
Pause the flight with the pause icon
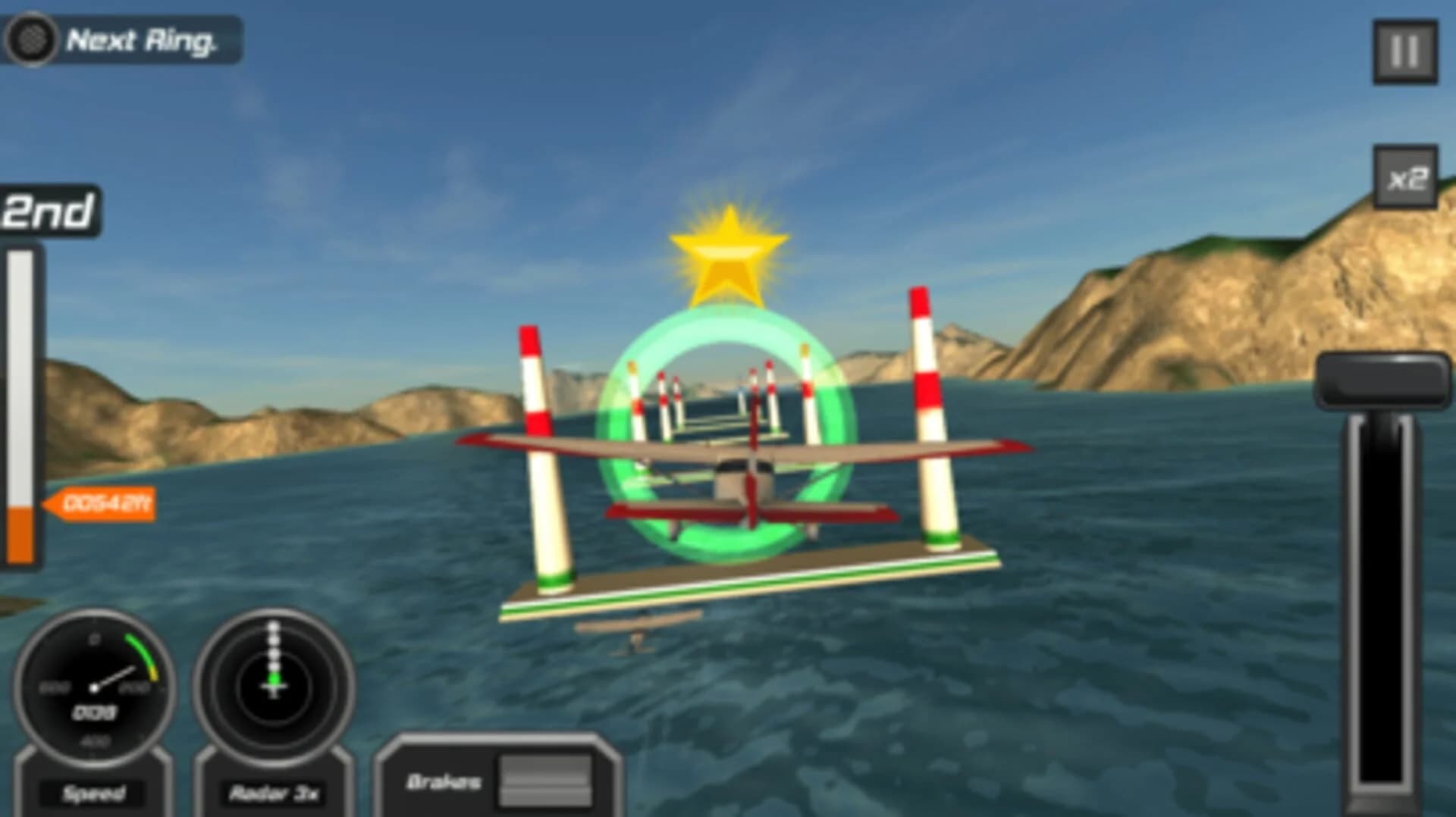pos(1407,49)
